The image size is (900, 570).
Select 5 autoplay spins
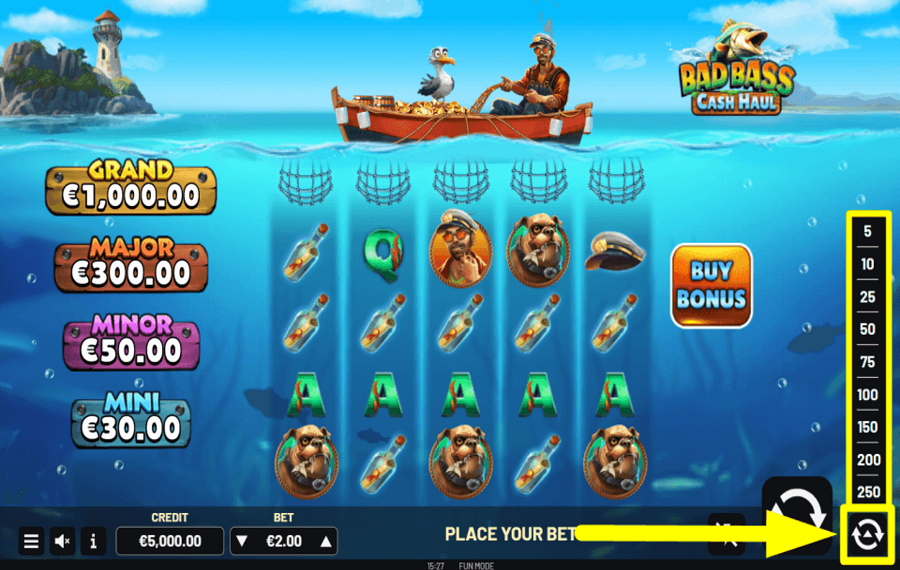867,232
